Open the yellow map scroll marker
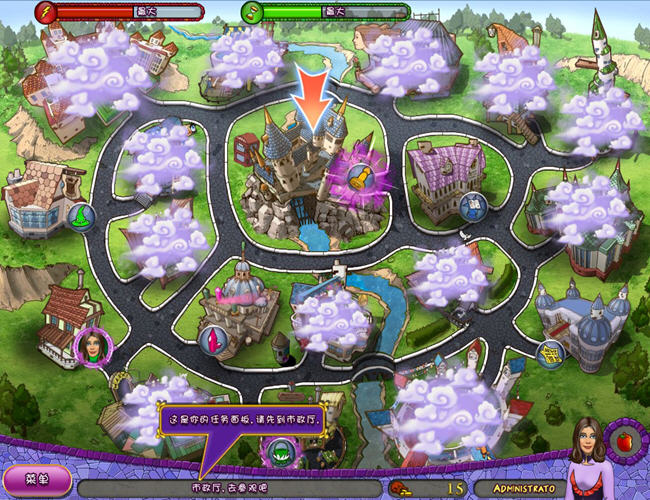This screenshot has height=500, width=650. pos(549,352)
